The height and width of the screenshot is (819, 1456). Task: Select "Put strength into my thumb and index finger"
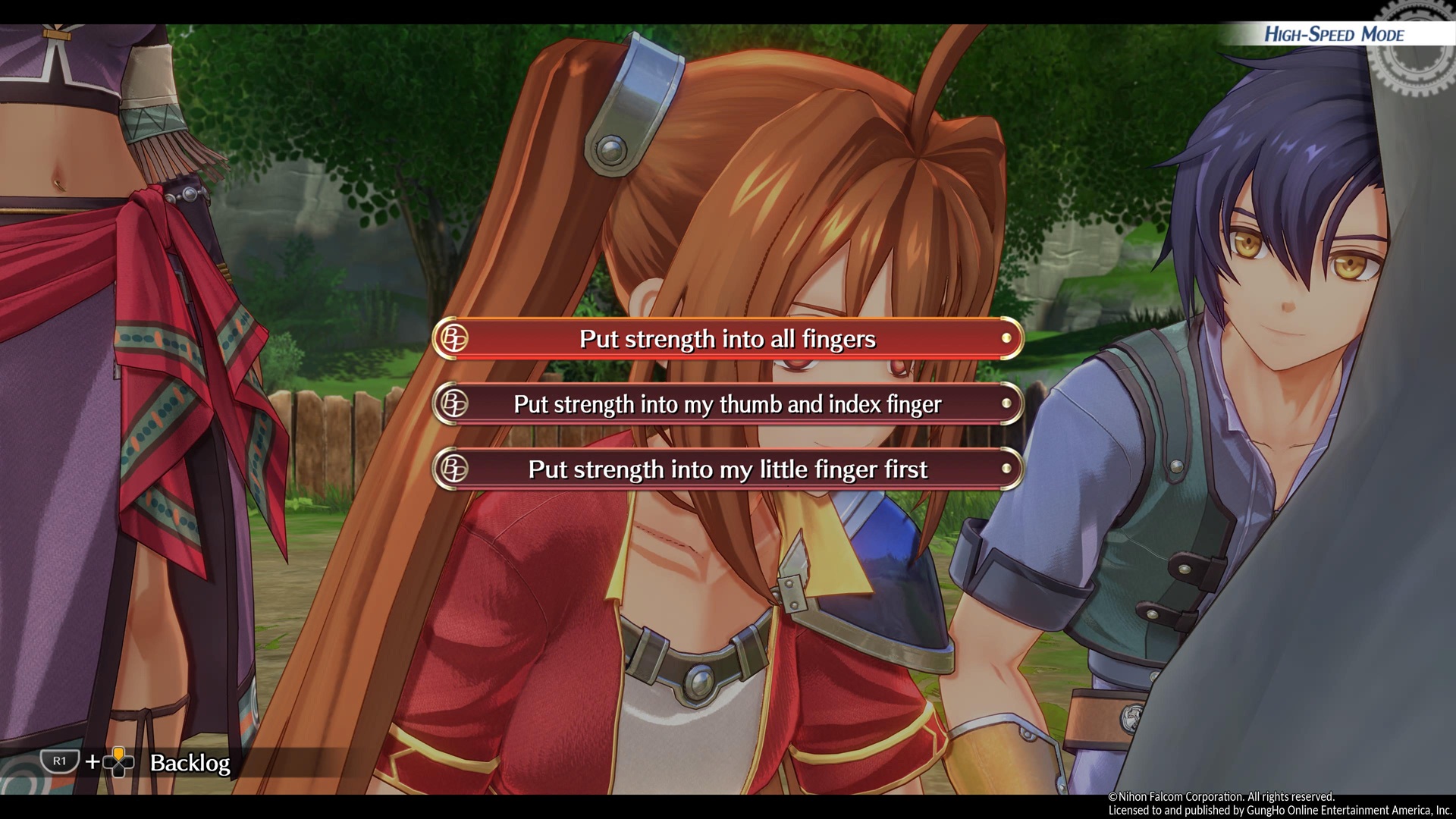coord(727,404)
